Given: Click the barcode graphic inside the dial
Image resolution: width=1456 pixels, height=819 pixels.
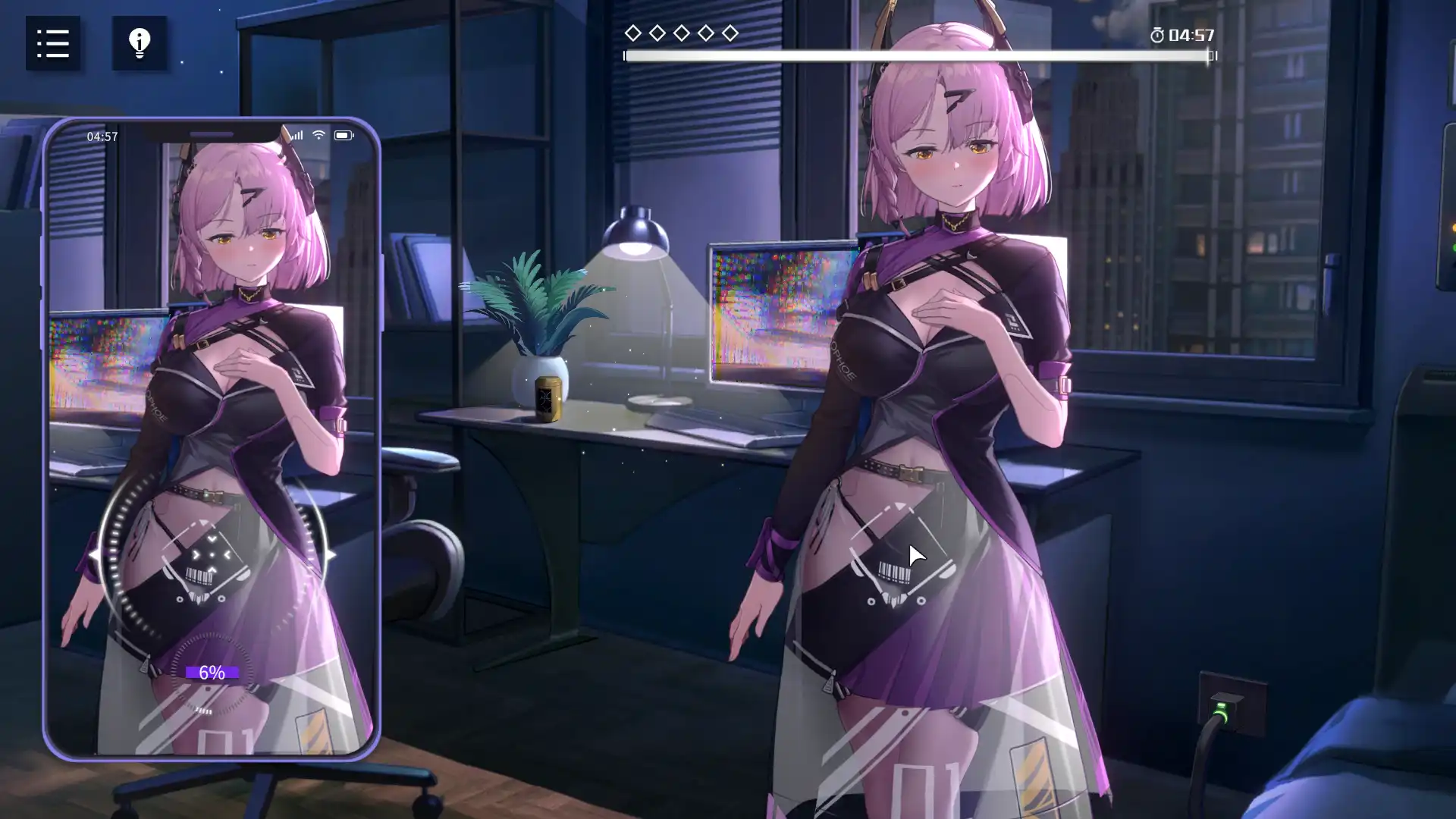Looking at the screenshot, I should (199, 575).
